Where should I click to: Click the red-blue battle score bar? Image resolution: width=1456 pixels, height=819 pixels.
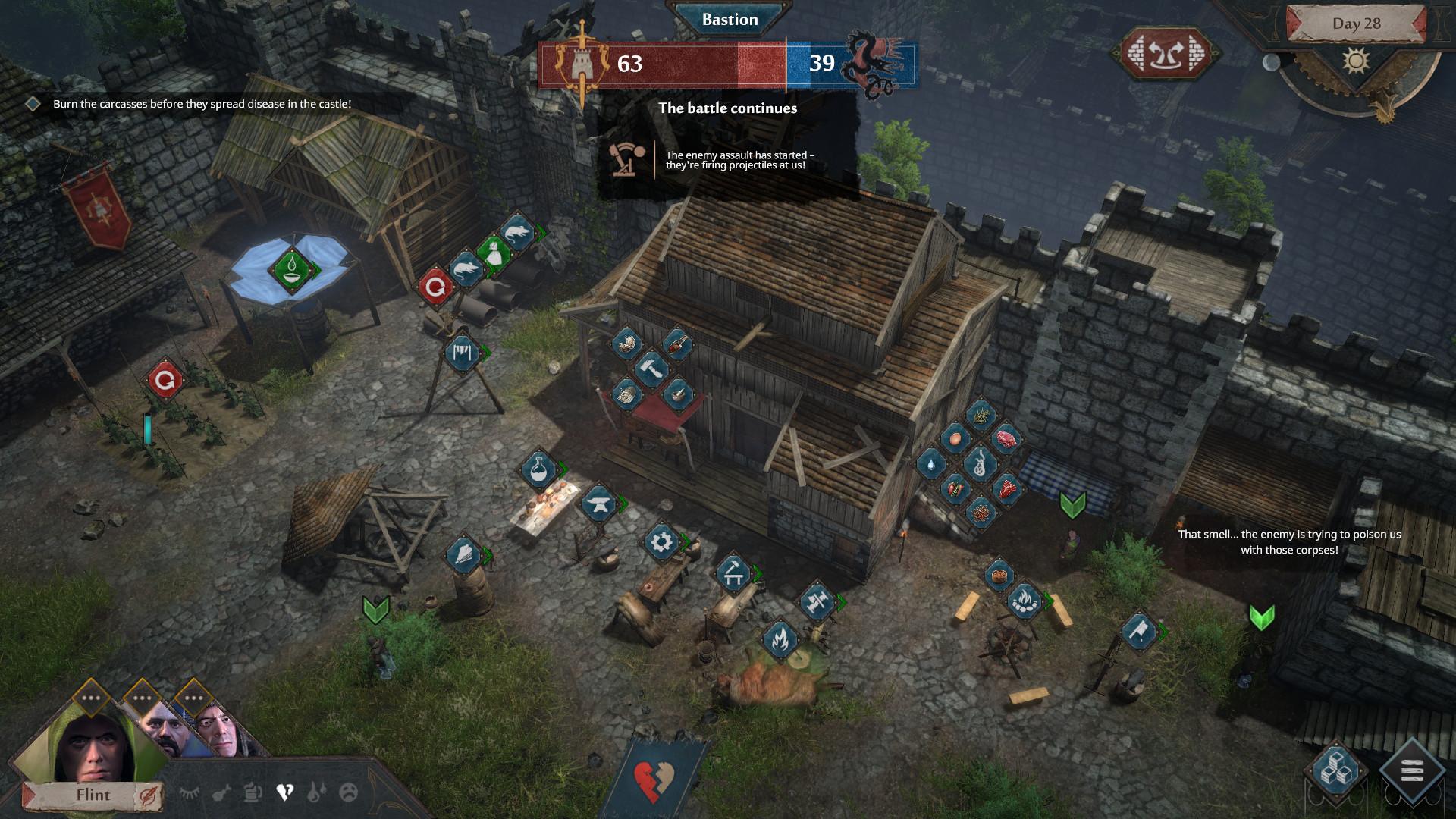[x=728, y=64]
